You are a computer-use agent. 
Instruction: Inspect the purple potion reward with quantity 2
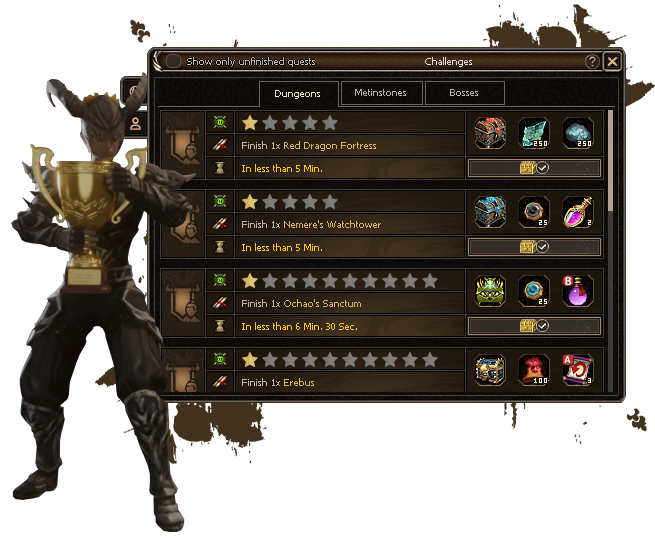[x=578, y=212]
